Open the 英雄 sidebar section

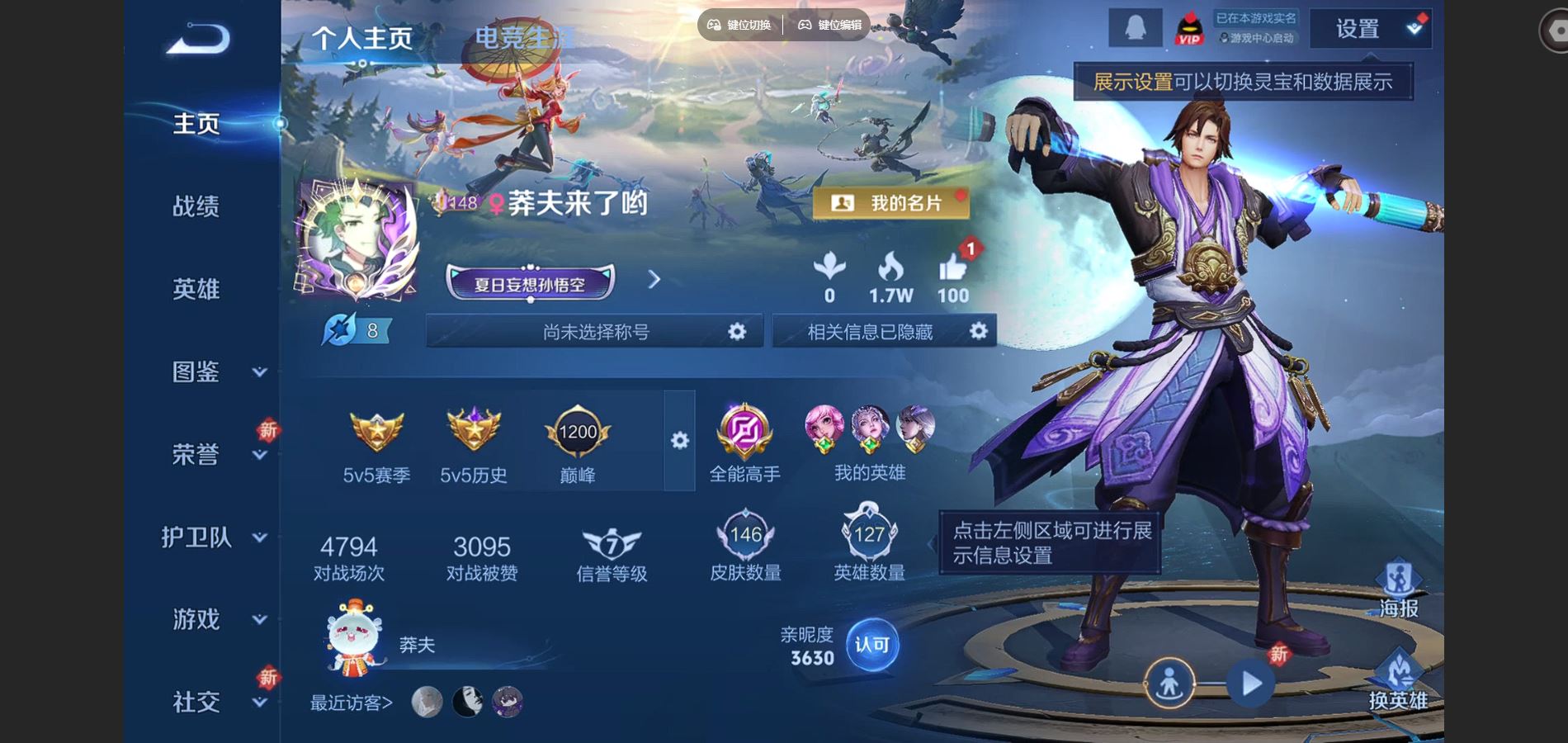coord(196,289)
